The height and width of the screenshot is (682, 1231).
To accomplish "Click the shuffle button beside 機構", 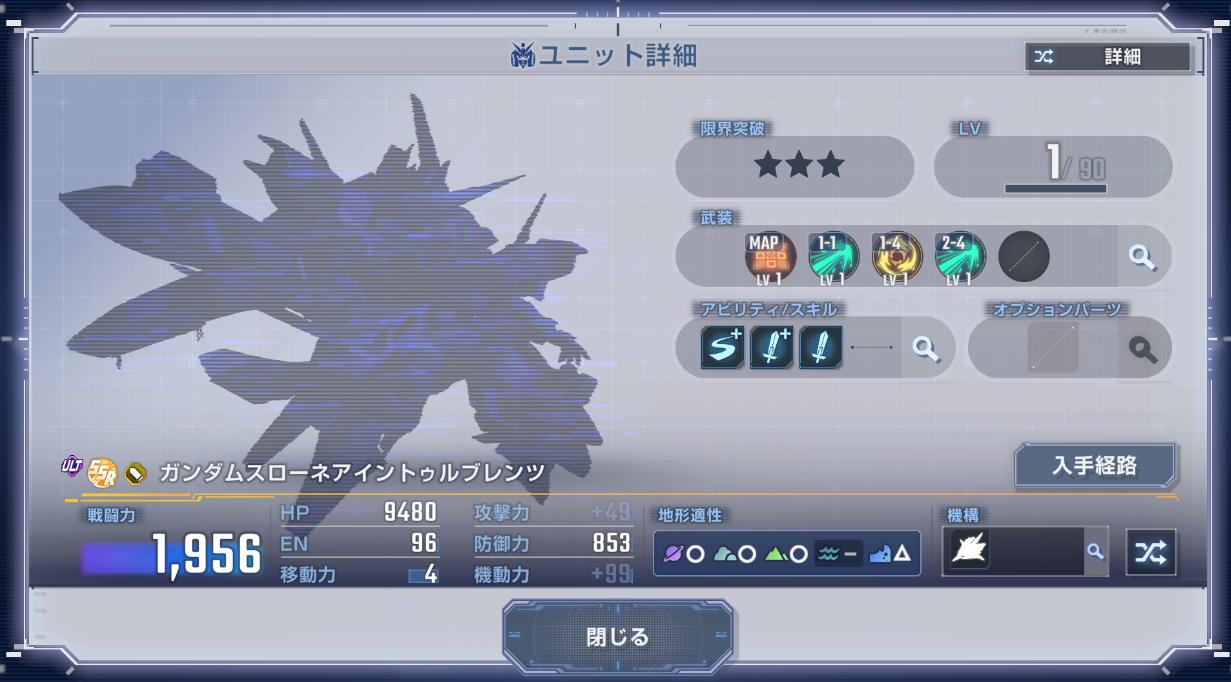I will pyautogui.click(x=1151, y=552).
